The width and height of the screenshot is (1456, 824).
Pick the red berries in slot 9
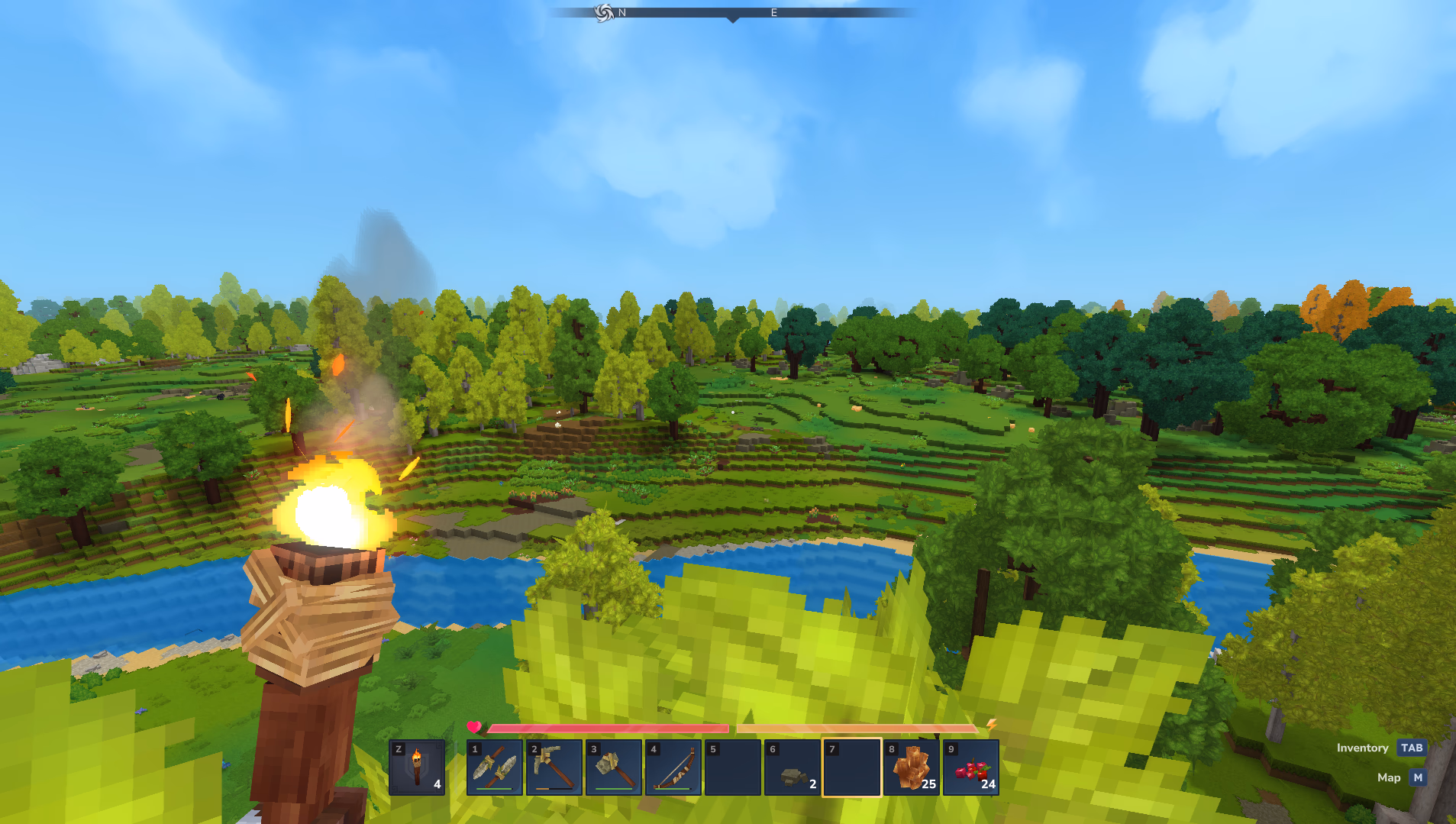[971, 767]
